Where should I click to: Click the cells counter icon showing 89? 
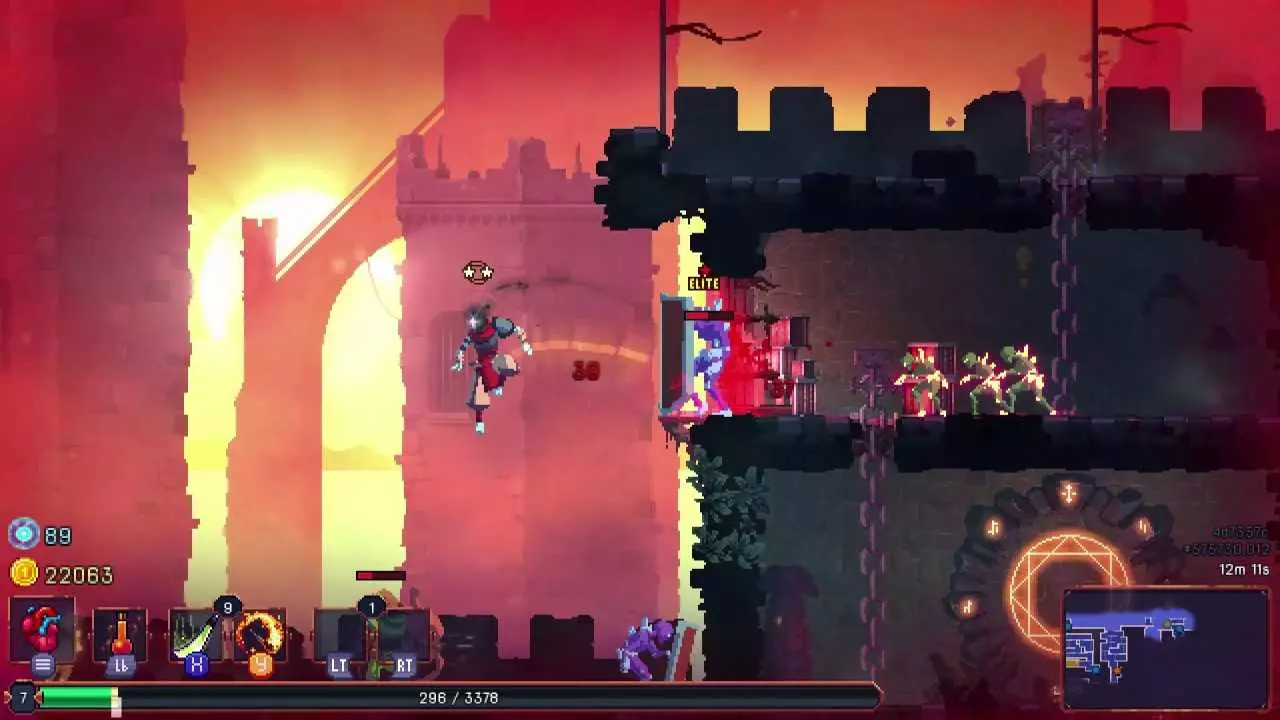22,535
